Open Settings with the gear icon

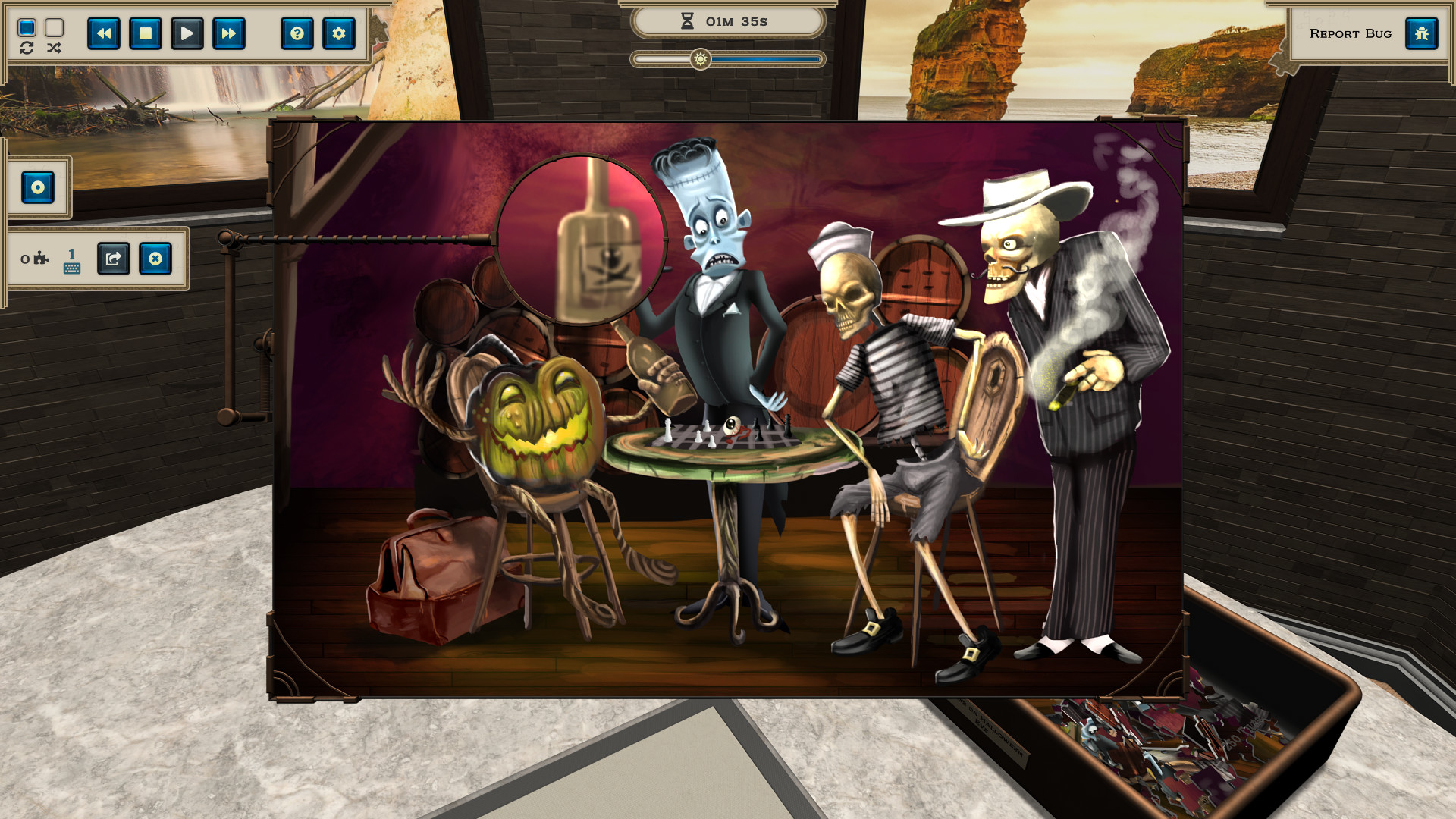[x=339, y=33]
